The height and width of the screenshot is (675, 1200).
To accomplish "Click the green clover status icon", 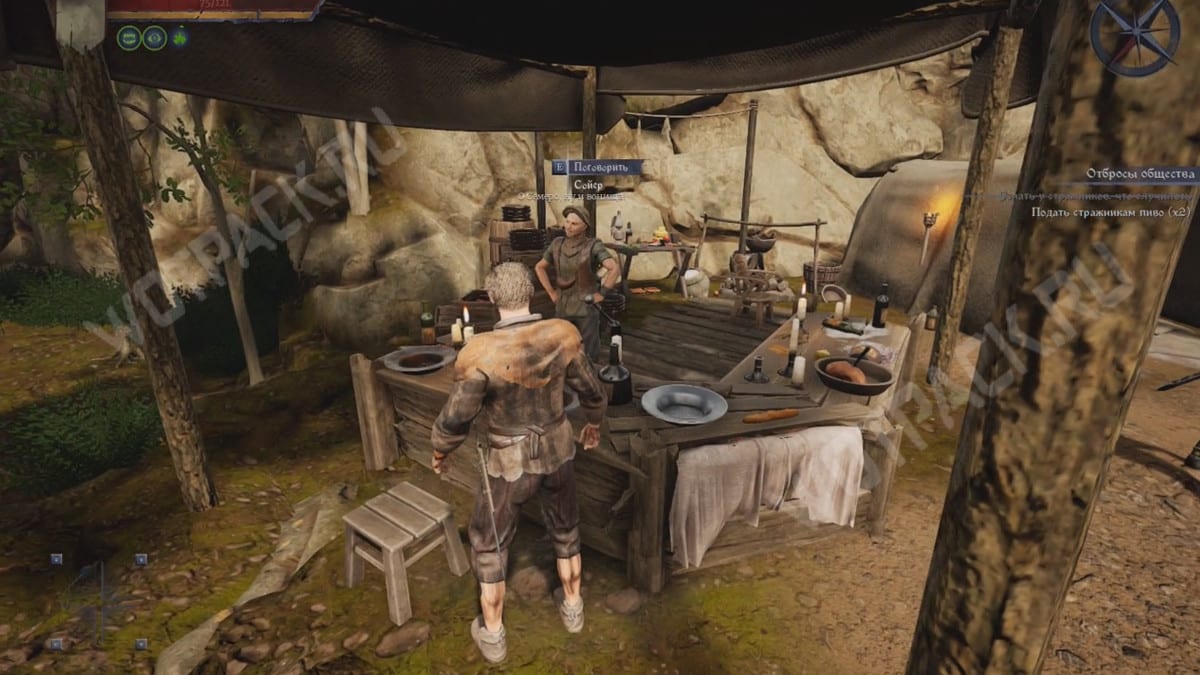I will pos(180,38).
